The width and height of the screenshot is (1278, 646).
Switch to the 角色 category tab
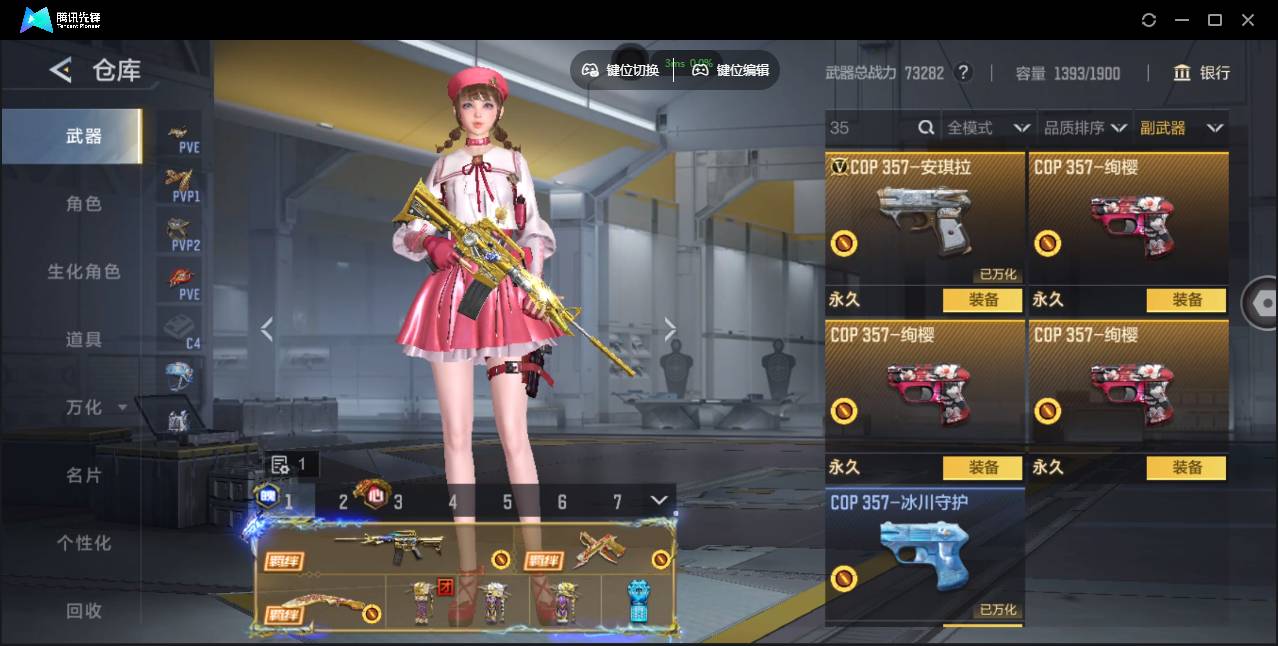(84, 204)
